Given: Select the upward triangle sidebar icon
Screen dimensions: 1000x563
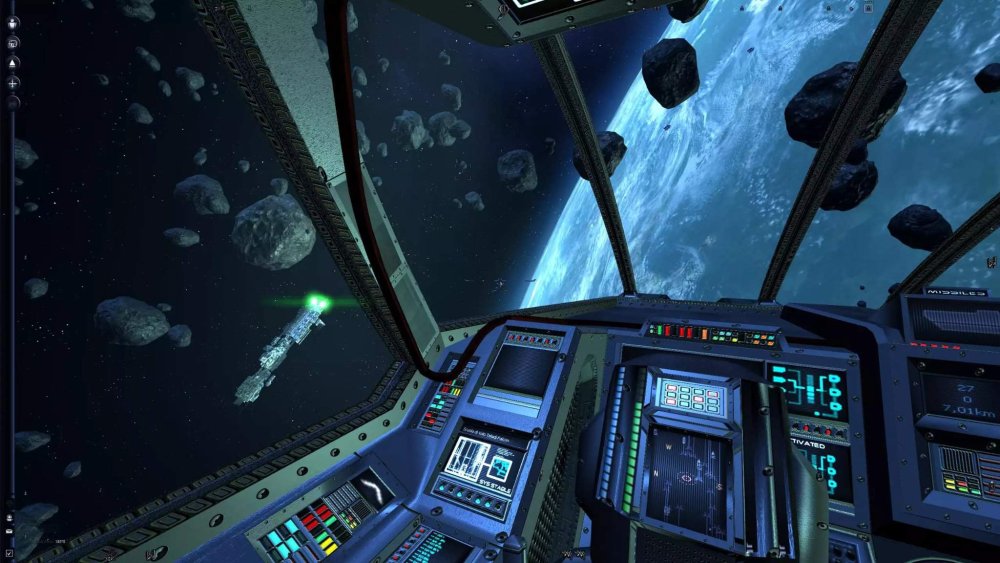Looking at the screenshot, I should 13,63.
